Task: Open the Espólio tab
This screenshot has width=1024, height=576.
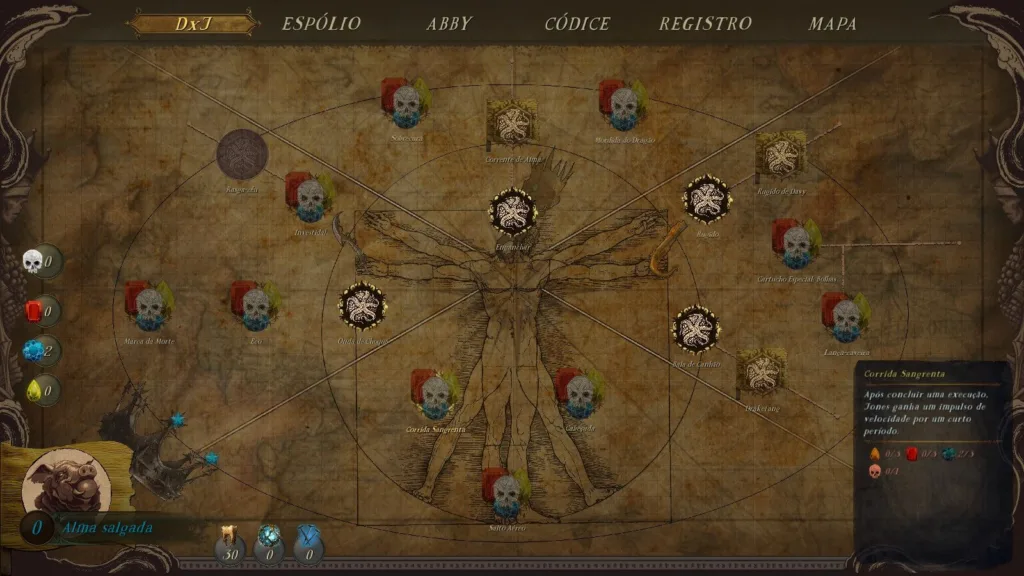Action: click(x=321, y=24)
